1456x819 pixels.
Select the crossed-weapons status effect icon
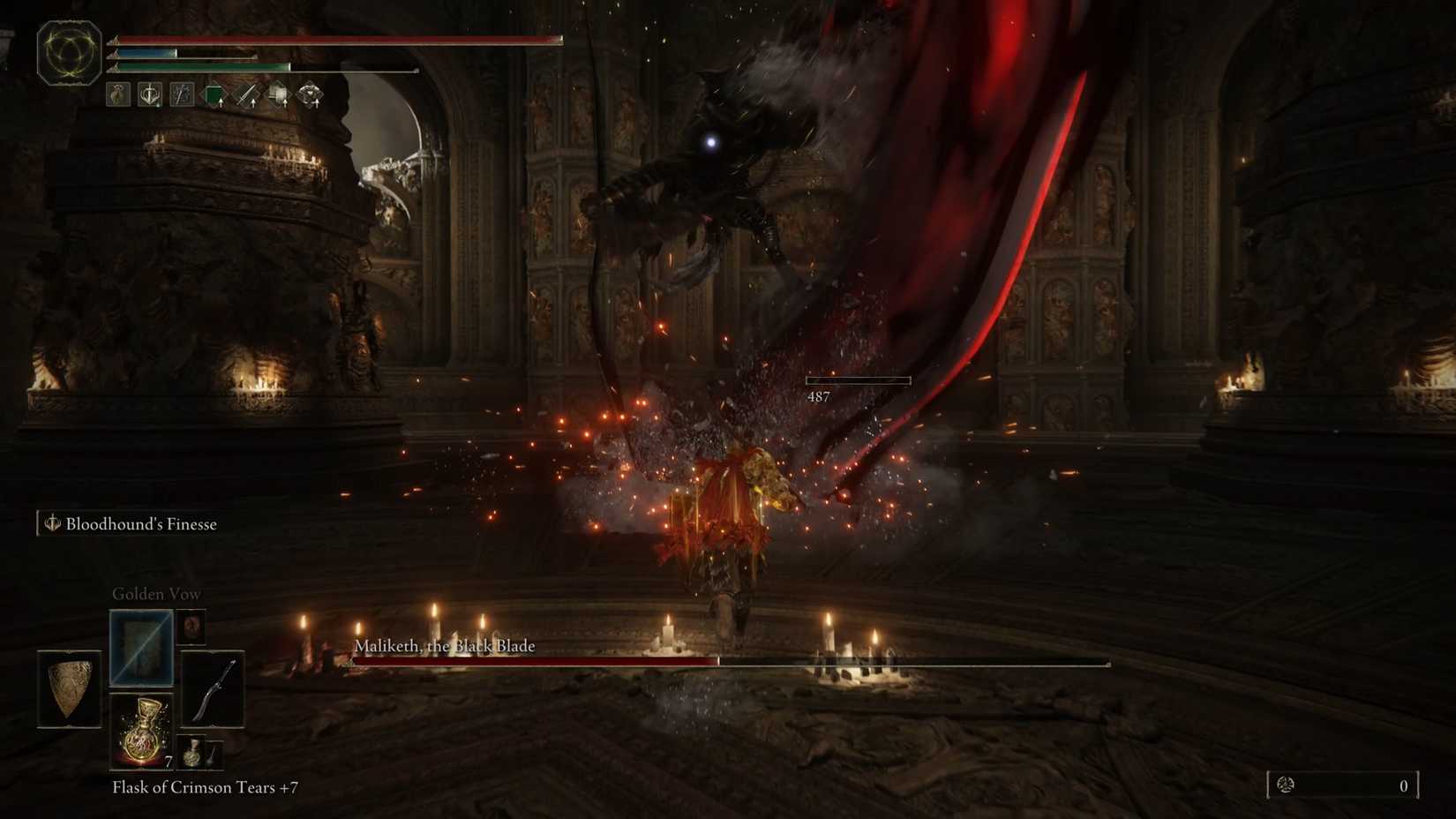click(x=183, y=94)
